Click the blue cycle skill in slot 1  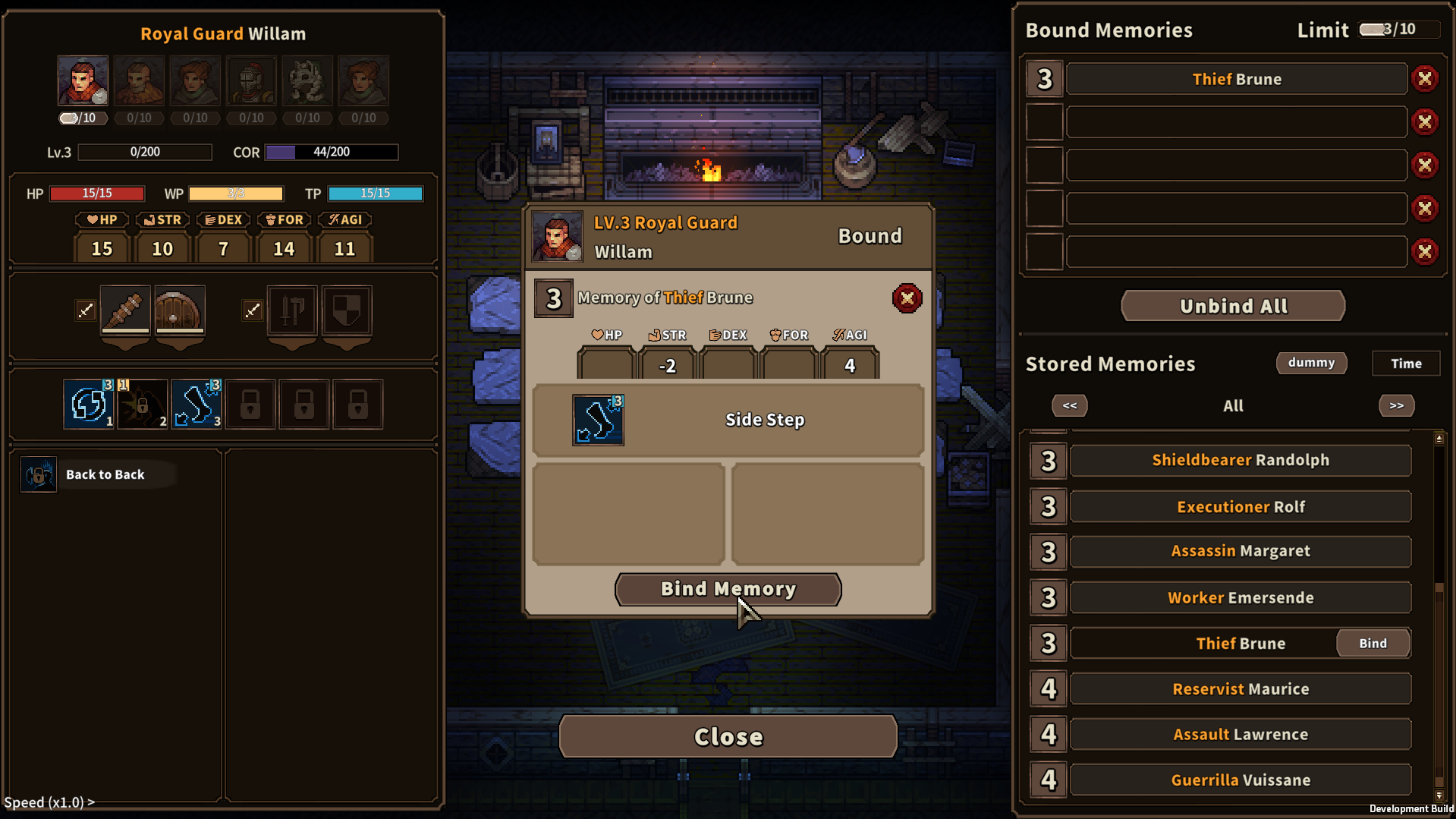point(88,404)
